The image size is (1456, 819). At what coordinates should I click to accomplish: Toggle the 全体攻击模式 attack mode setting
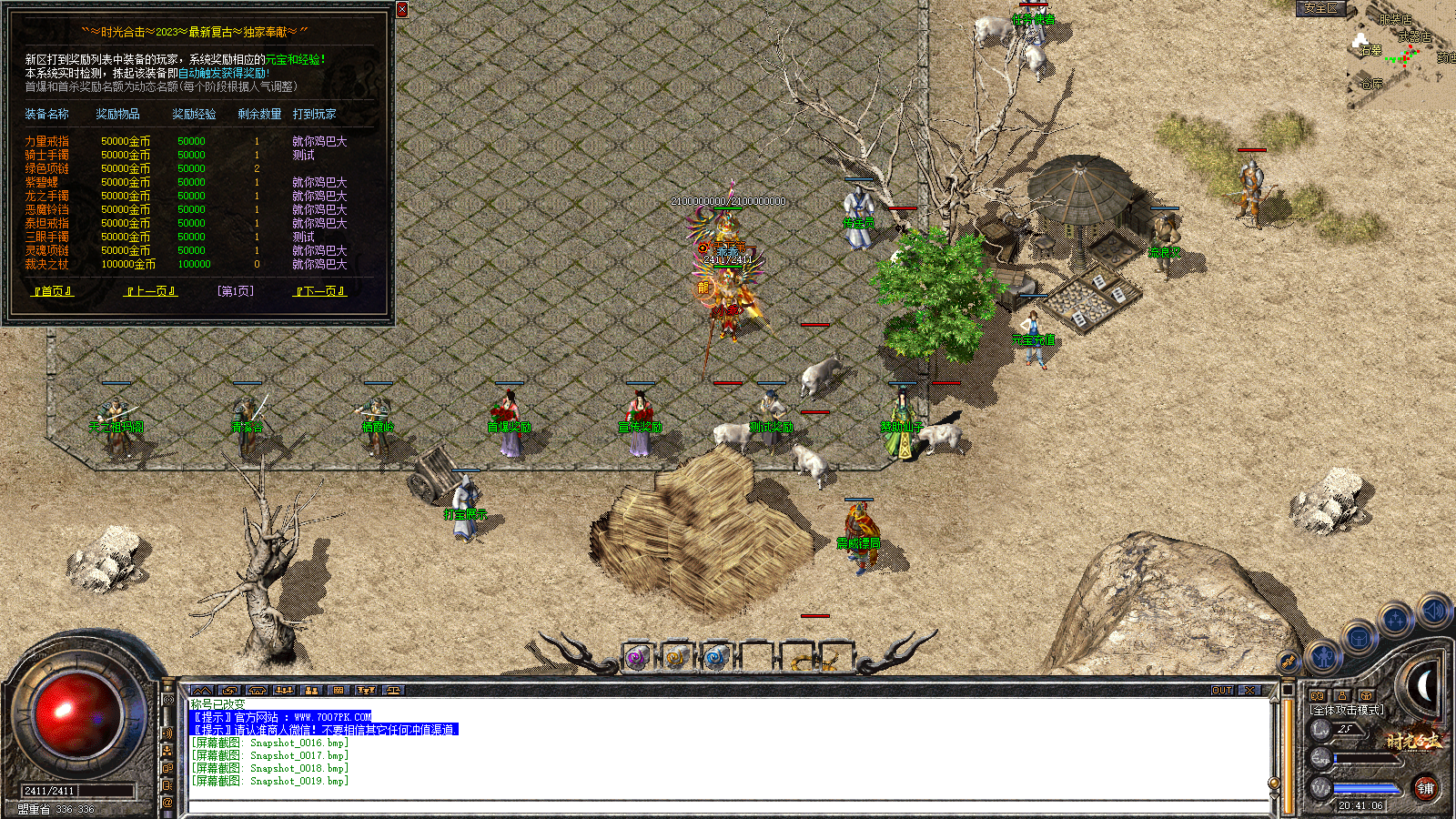(x=1346, y=709)
